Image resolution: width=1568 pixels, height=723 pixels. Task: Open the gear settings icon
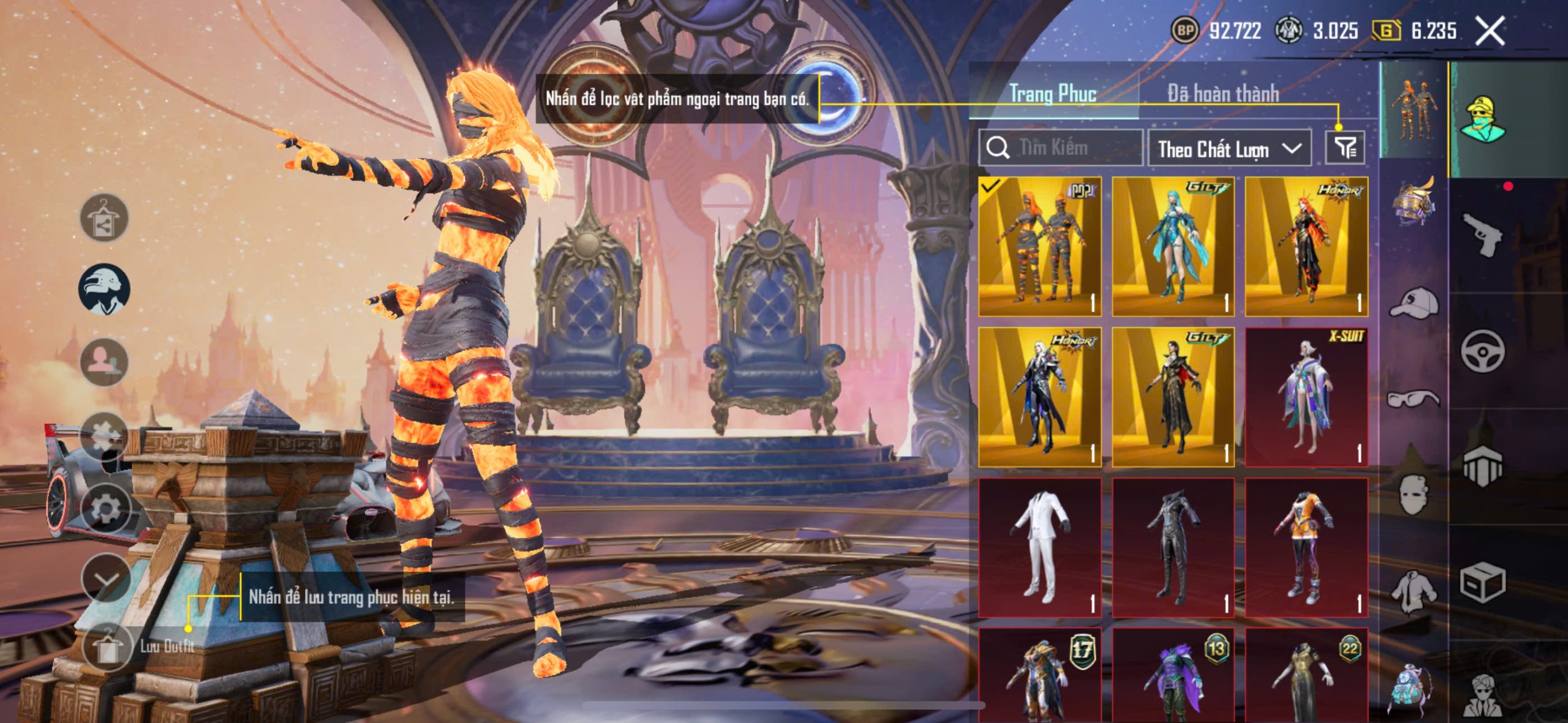[105, 508]
